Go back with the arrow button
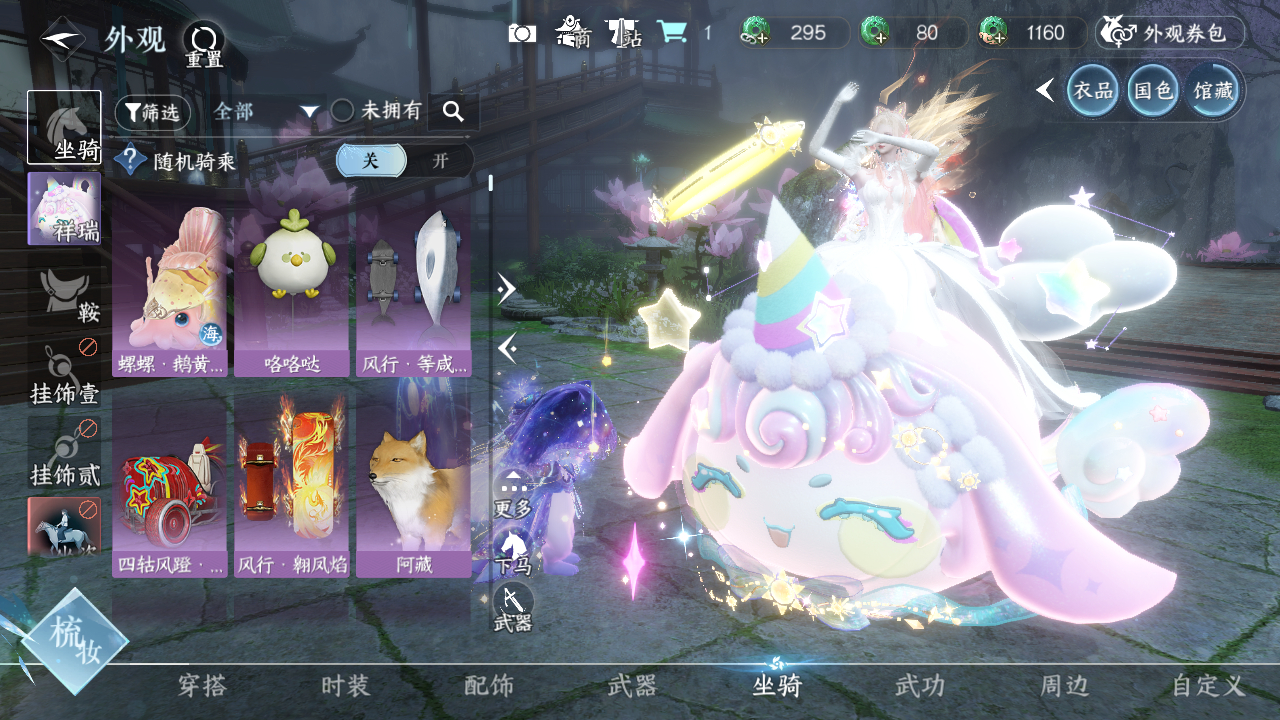 point(62,40)
